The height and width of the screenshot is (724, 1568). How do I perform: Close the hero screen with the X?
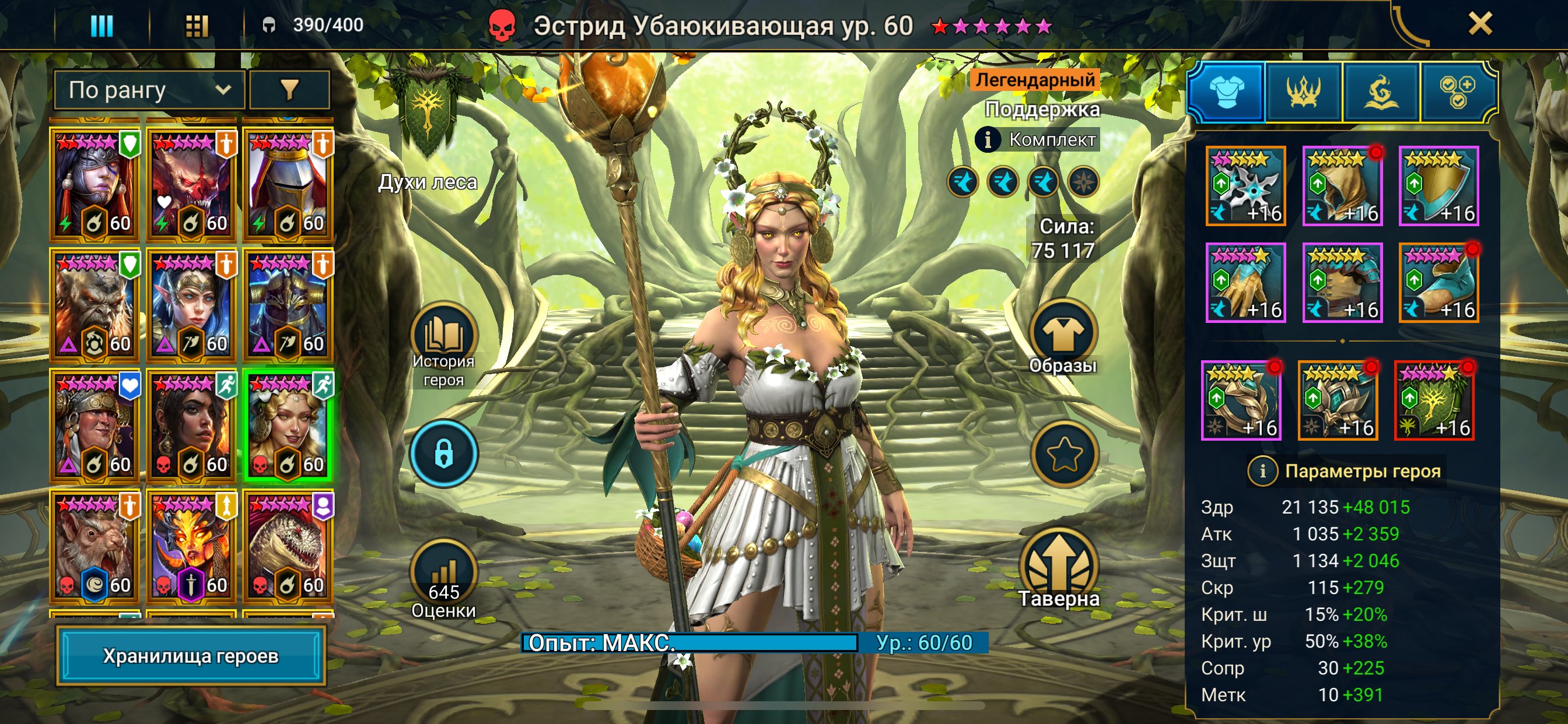[1480, 24]
